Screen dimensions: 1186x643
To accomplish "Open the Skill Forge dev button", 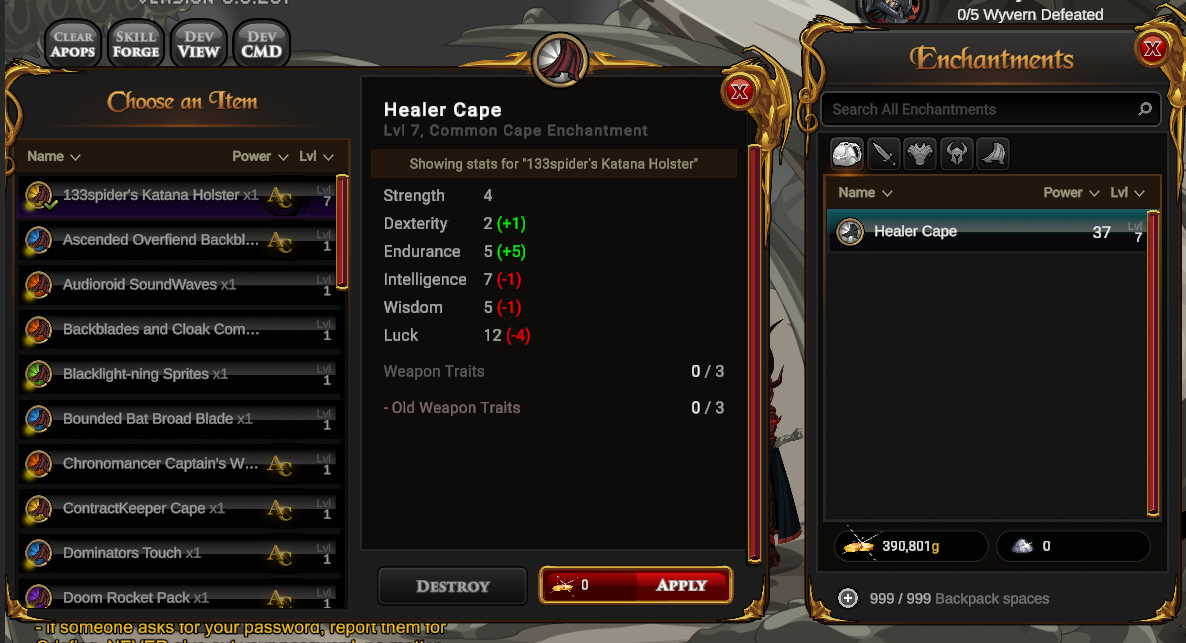I will pyautogui.click(x=136, y=45).
